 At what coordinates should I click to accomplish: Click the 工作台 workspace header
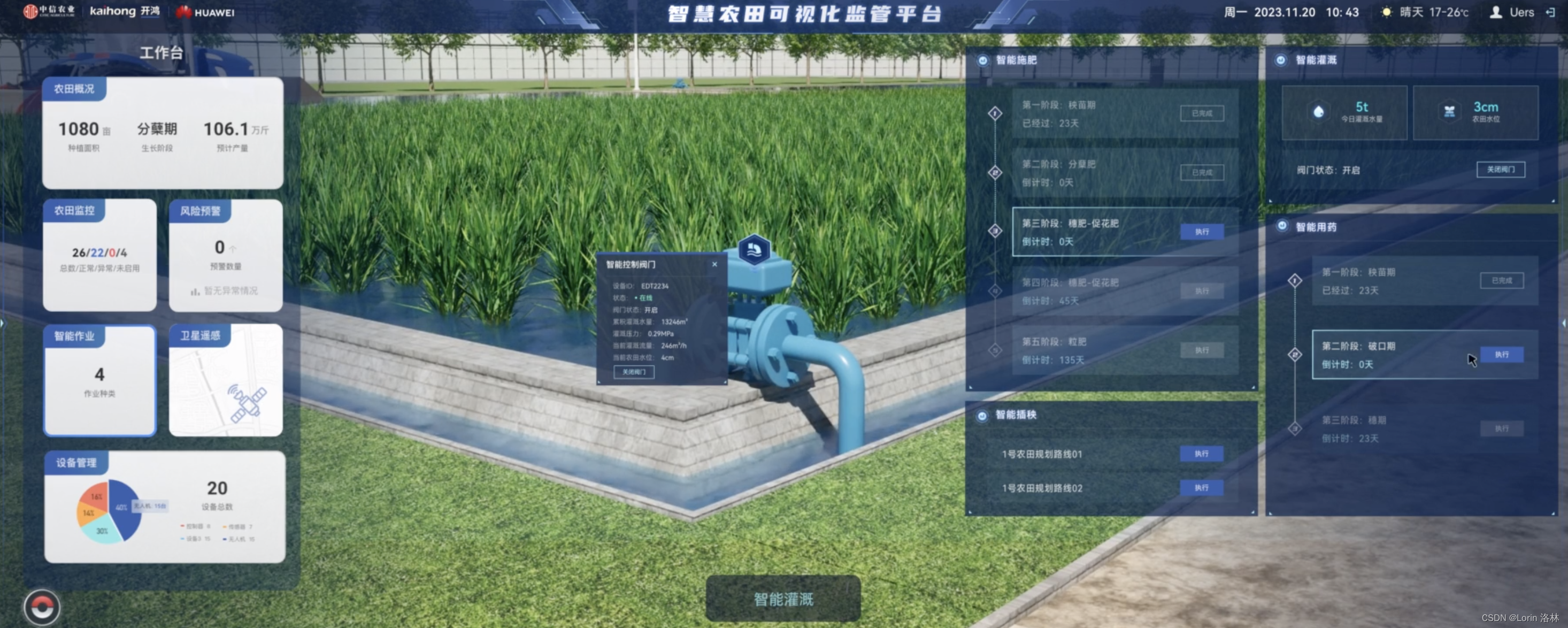[162, 53]
